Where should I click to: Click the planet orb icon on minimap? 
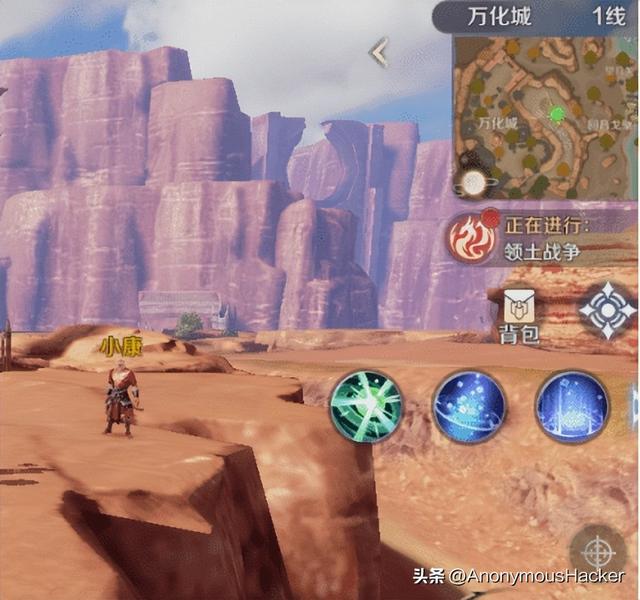(468, 182)
